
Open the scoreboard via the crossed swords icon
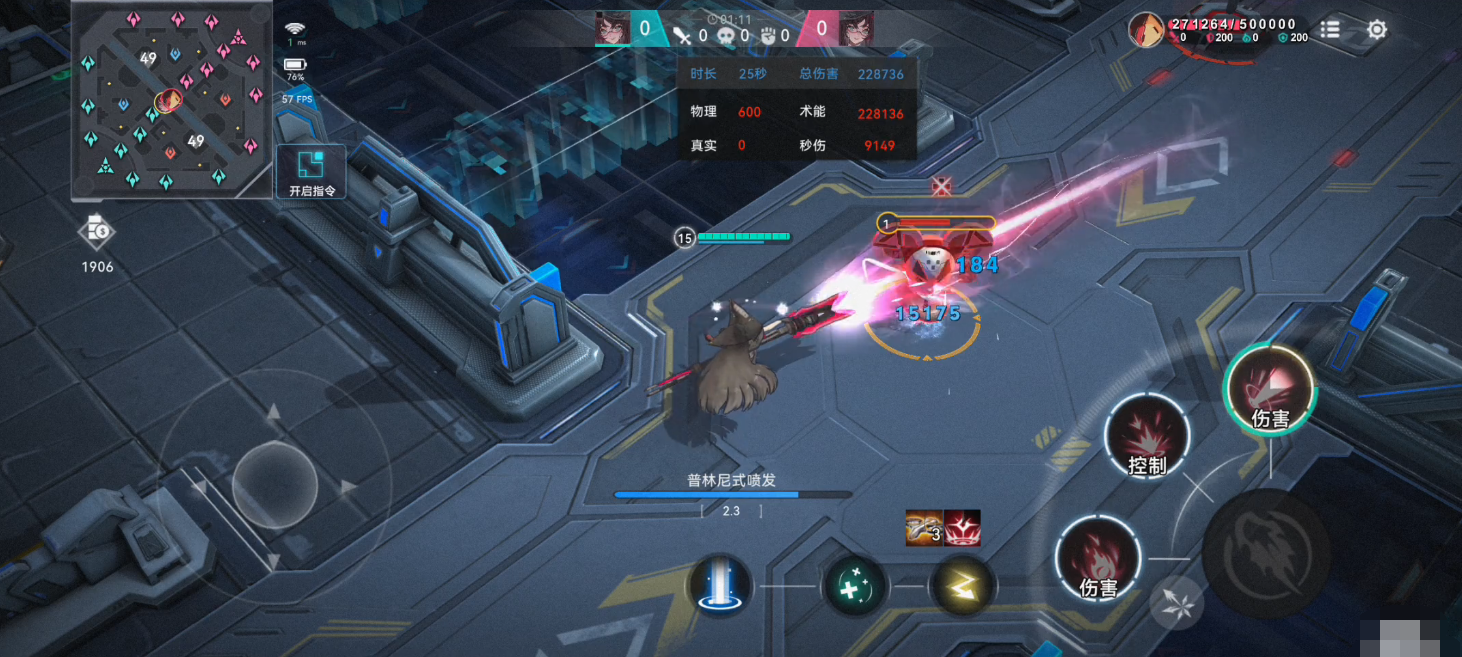coord(683,36)
